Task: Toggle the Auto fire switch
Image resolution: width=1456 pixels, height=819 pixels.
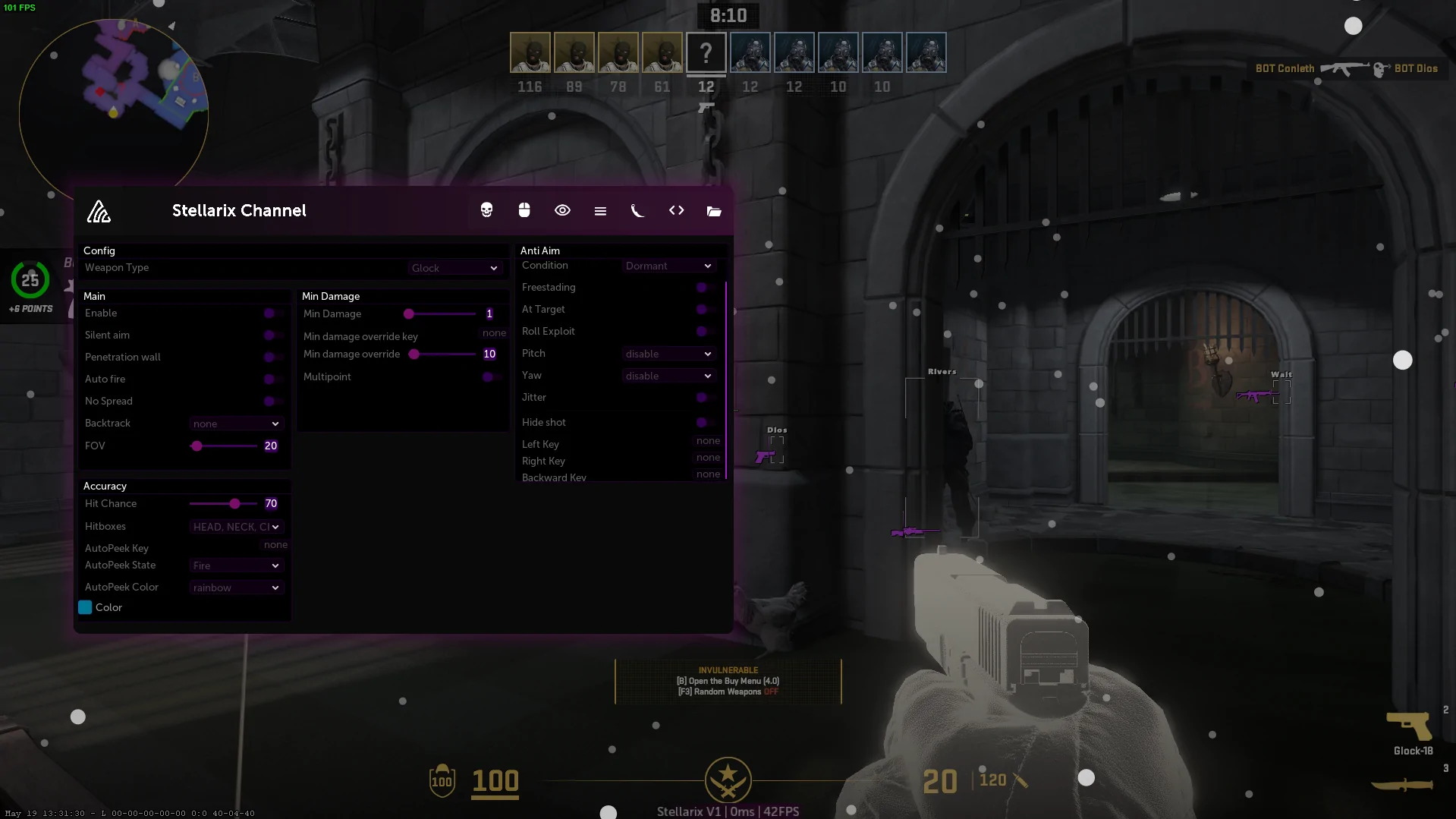Action: [x=272, y=379]
